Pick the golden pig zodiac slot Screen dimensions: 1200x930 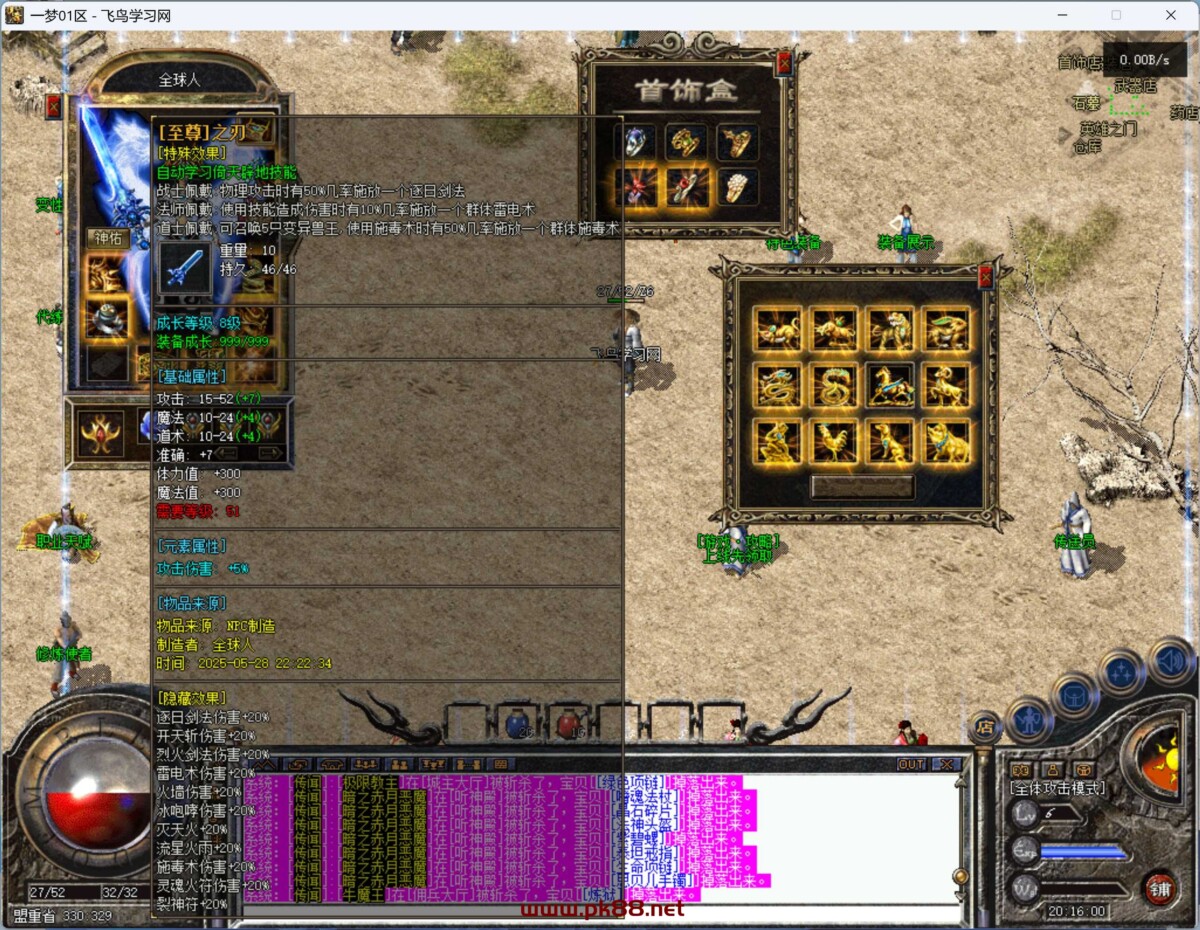[x=945, y=441]
